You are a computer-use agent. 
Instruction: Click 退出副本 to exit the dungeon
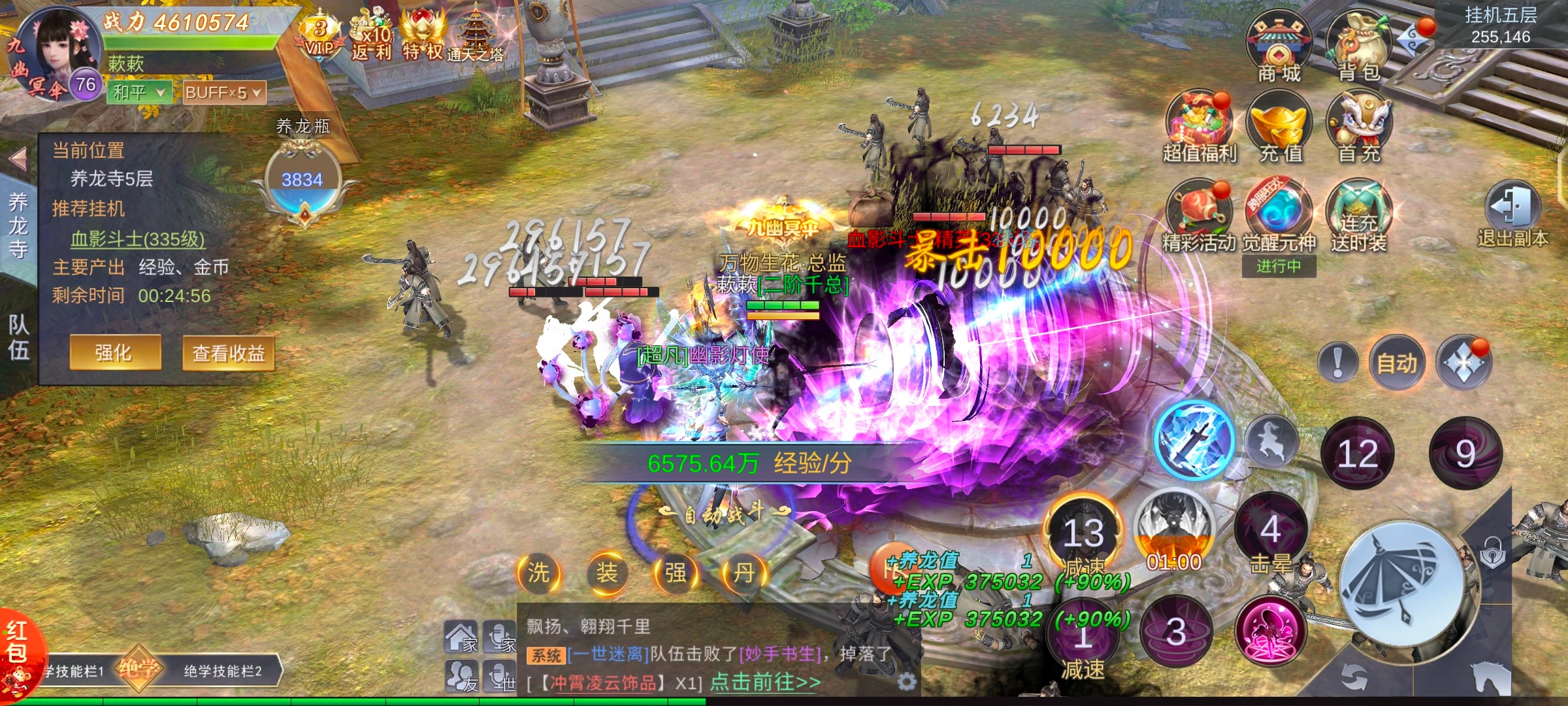coord(1512,212)
